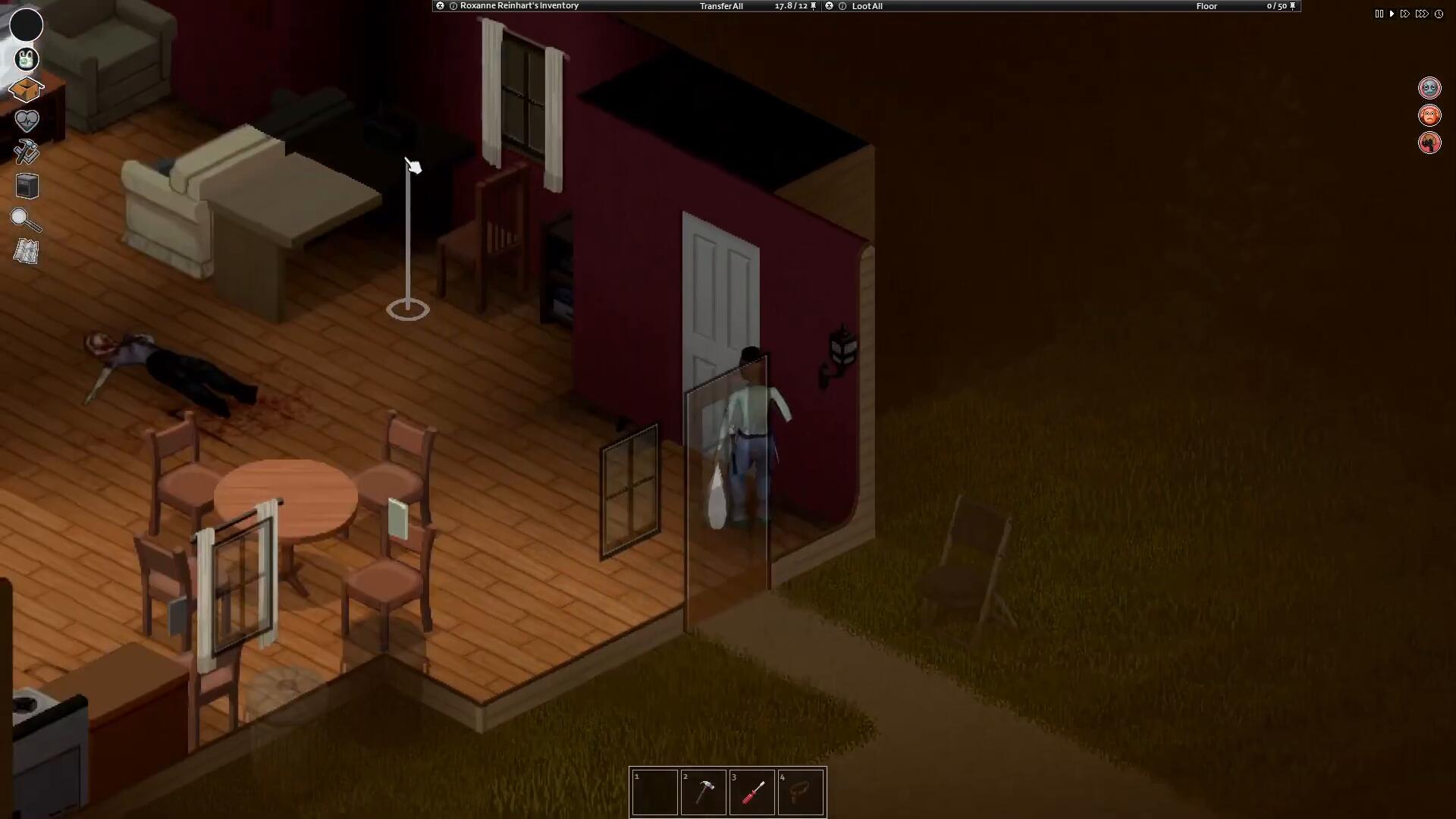Open the heart health panel
1456x819 pixels.
click(x=27, y=120)
